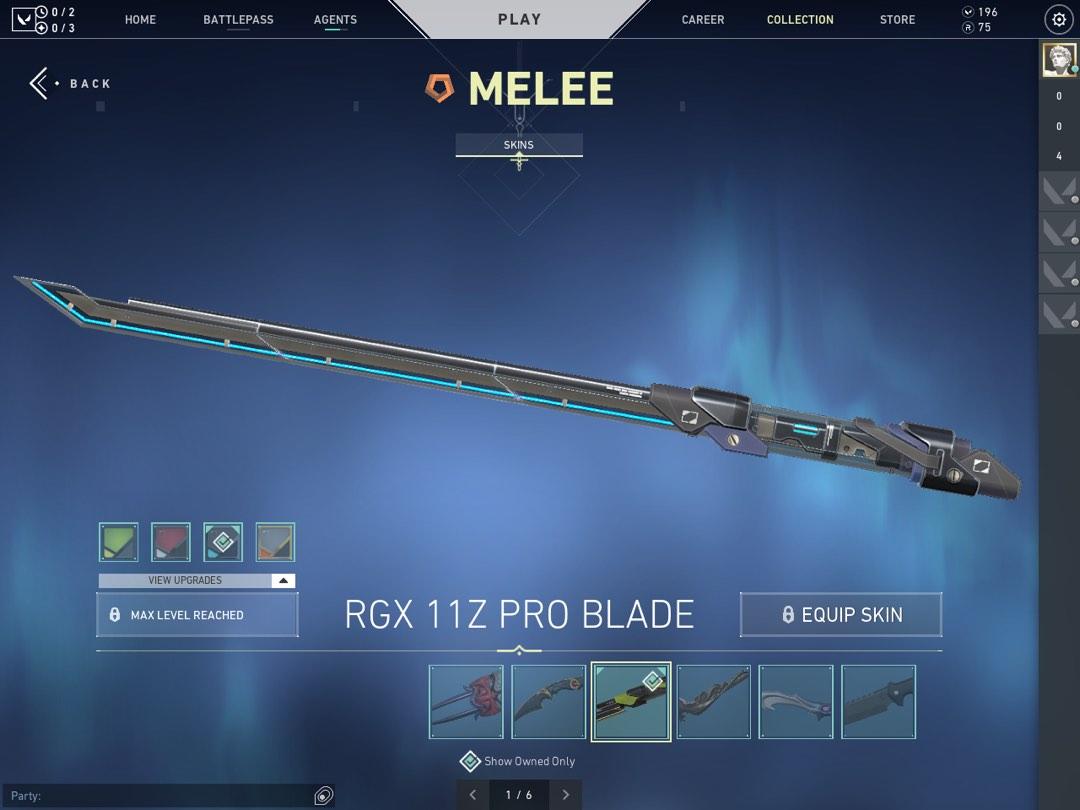Image resolution: width=1080 pixels, height=810 pixels.
Task: Go to the next skins page
Action: coord(565,795)
